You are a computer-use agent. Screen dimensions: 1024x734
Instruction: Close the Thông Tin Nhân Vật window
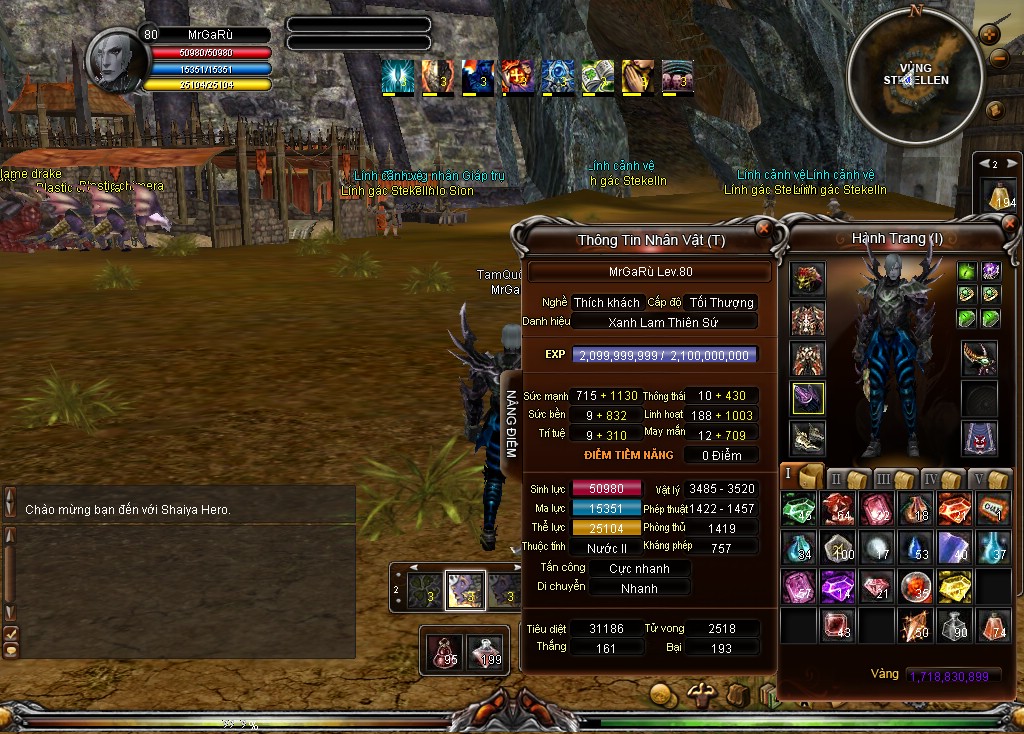[764, 228]
